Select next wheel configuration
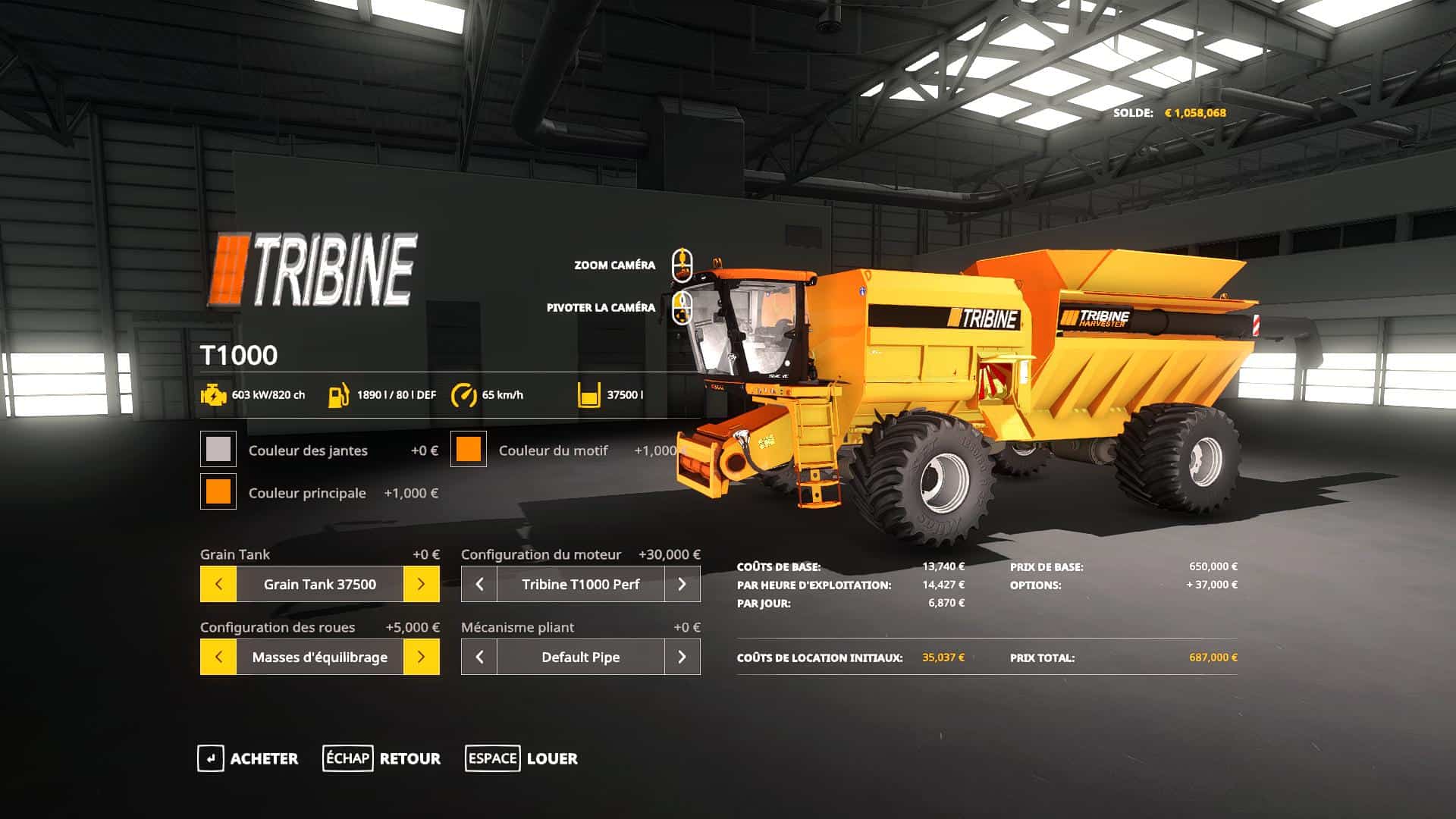 [x=421, y=657]
